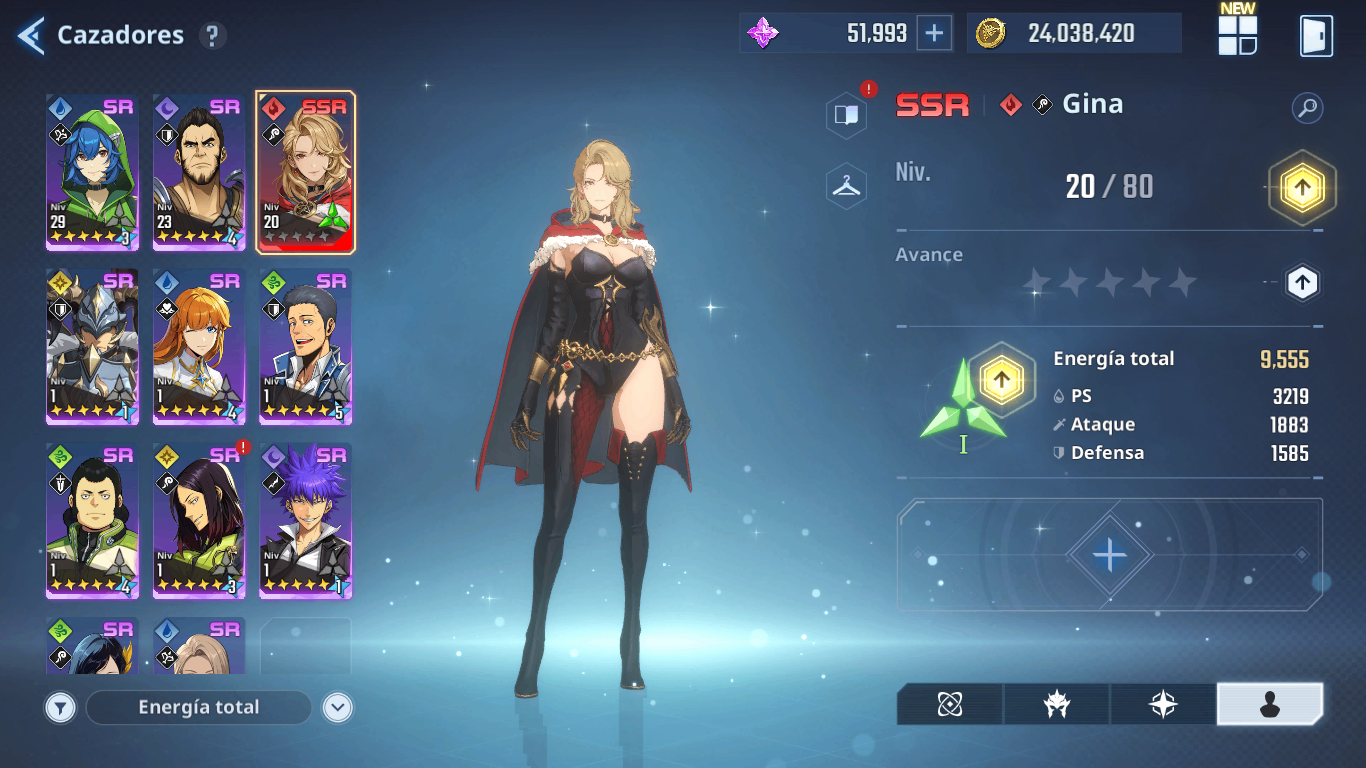
Task: Inspect Gina with the magnifier icon
Action: [x=1307, y=108]
